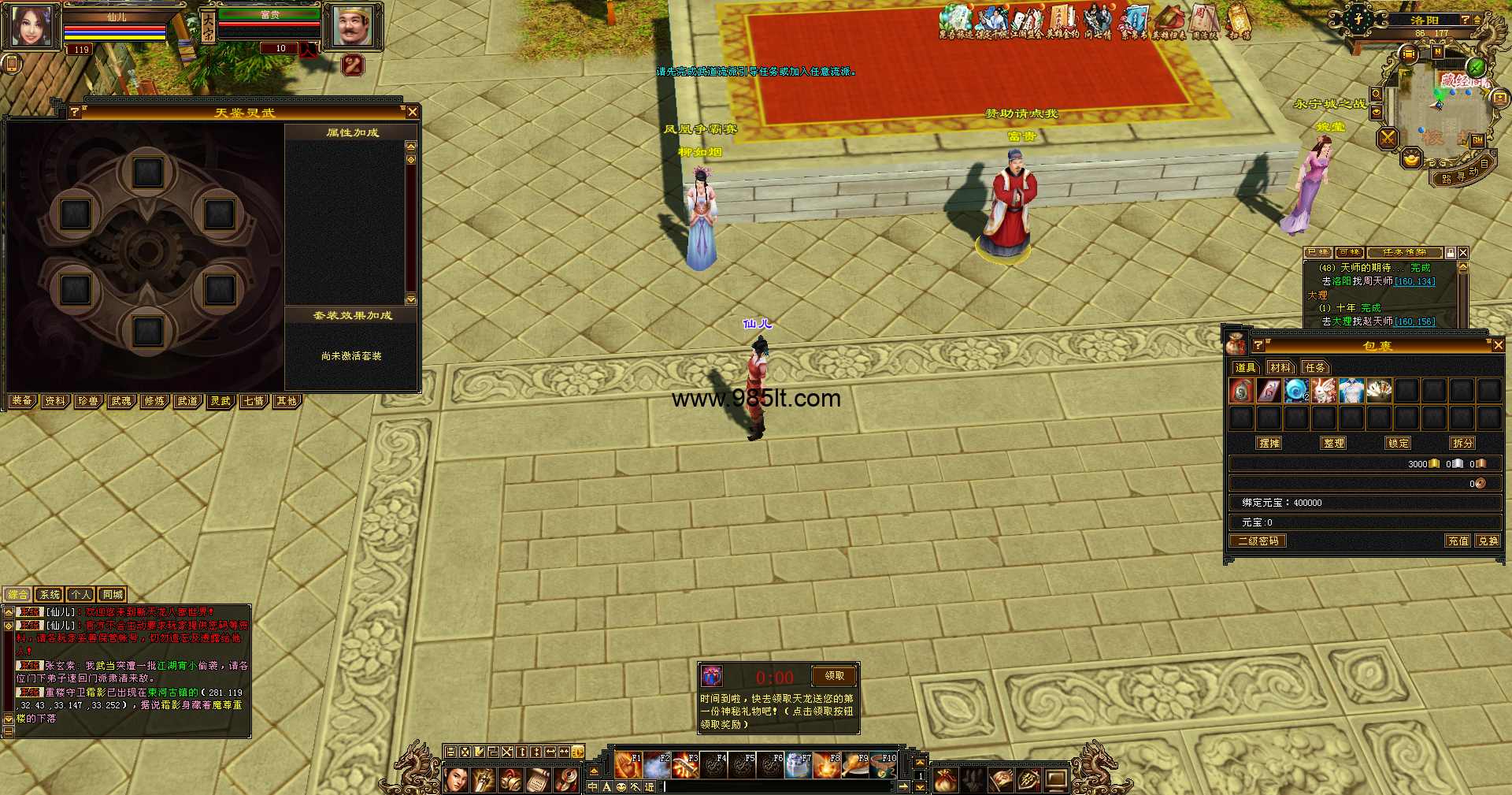This screenshot has height=795, width=1512.
Task: Select the folding fan item slot
Action: coord(1379,391)
